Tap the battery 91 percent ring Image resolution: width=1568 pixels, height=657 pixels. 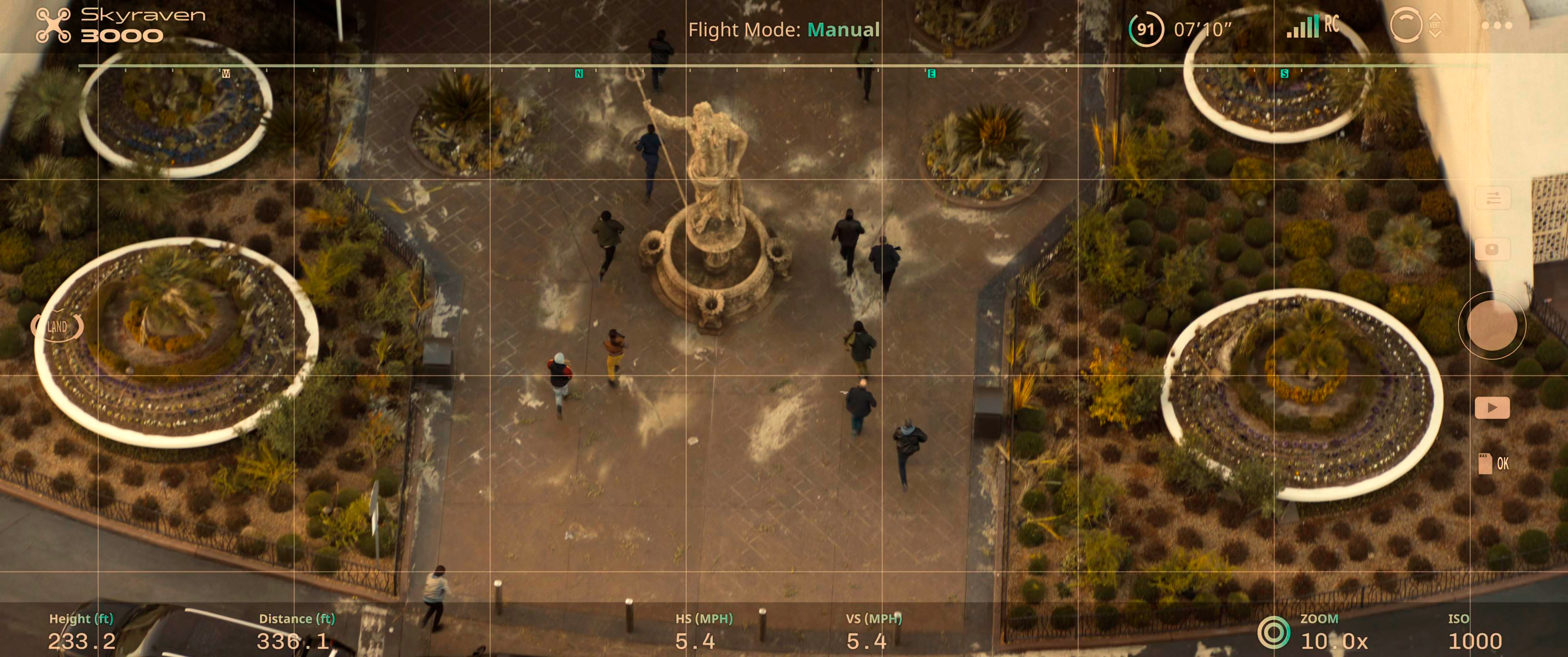tap(1145, 29)
